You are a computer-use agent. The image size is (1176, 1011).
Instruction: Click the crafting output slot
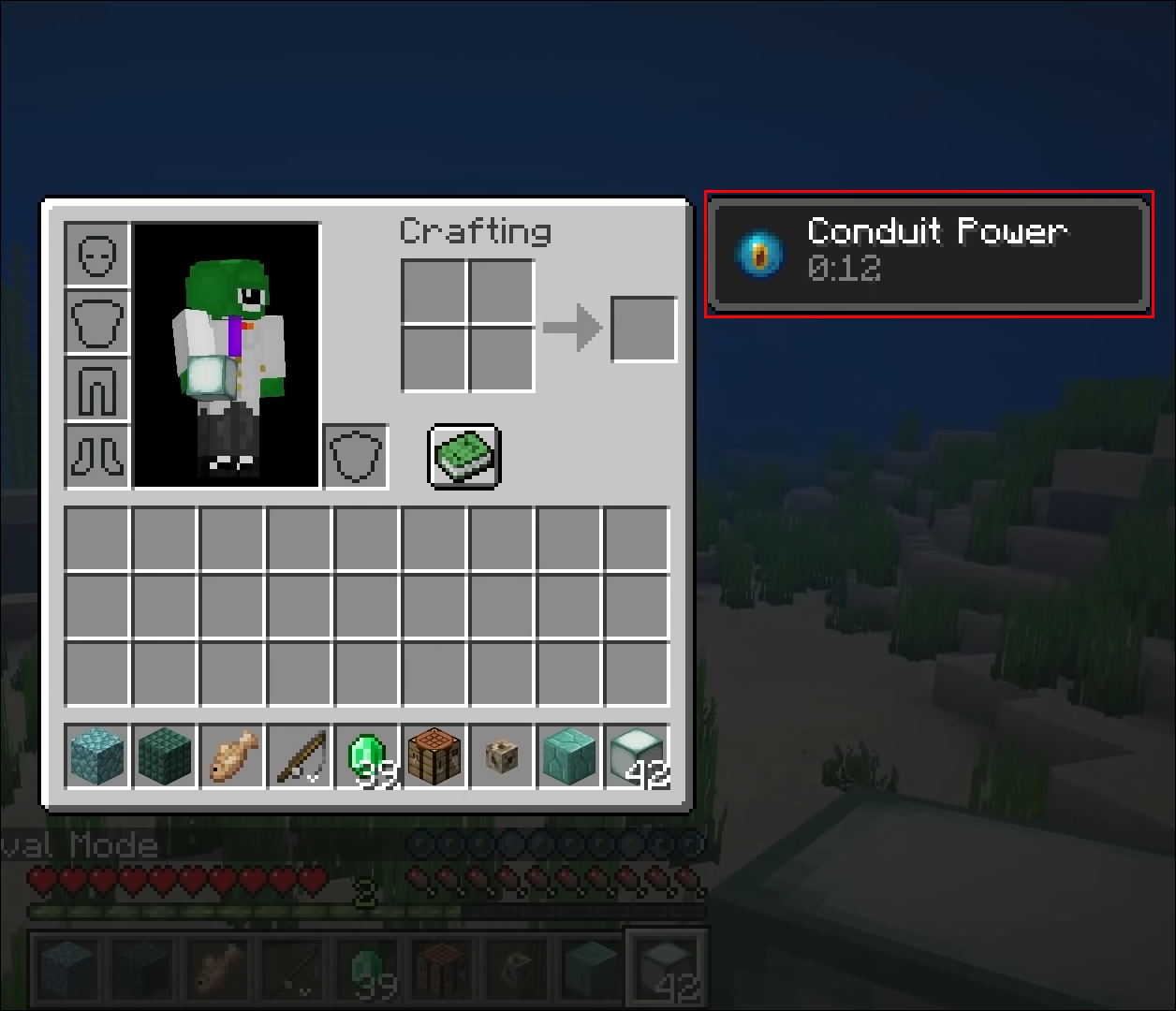point(644,329)
